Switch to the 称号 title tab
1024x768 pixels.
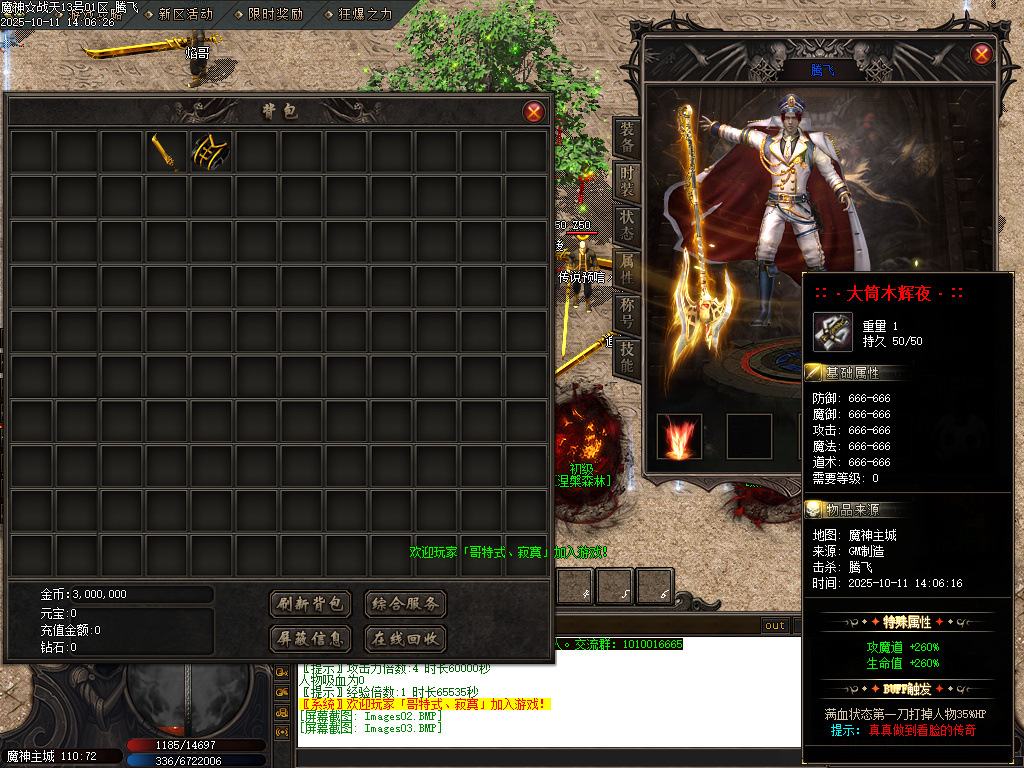626,312
